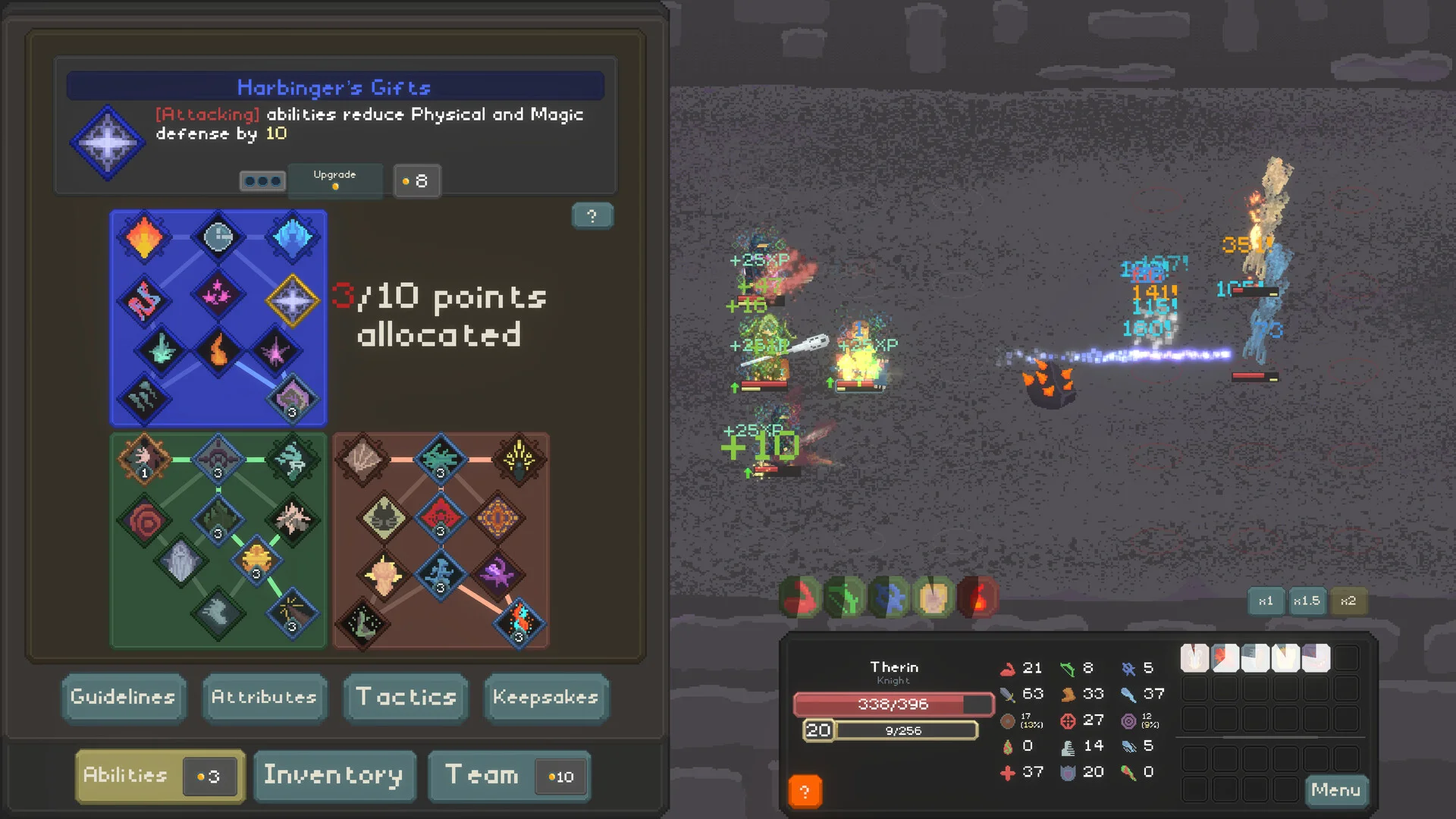This screenshot has width=1456, height=819.
Task: Open the skill tree help question mark
Action: (x=591, y=216)
